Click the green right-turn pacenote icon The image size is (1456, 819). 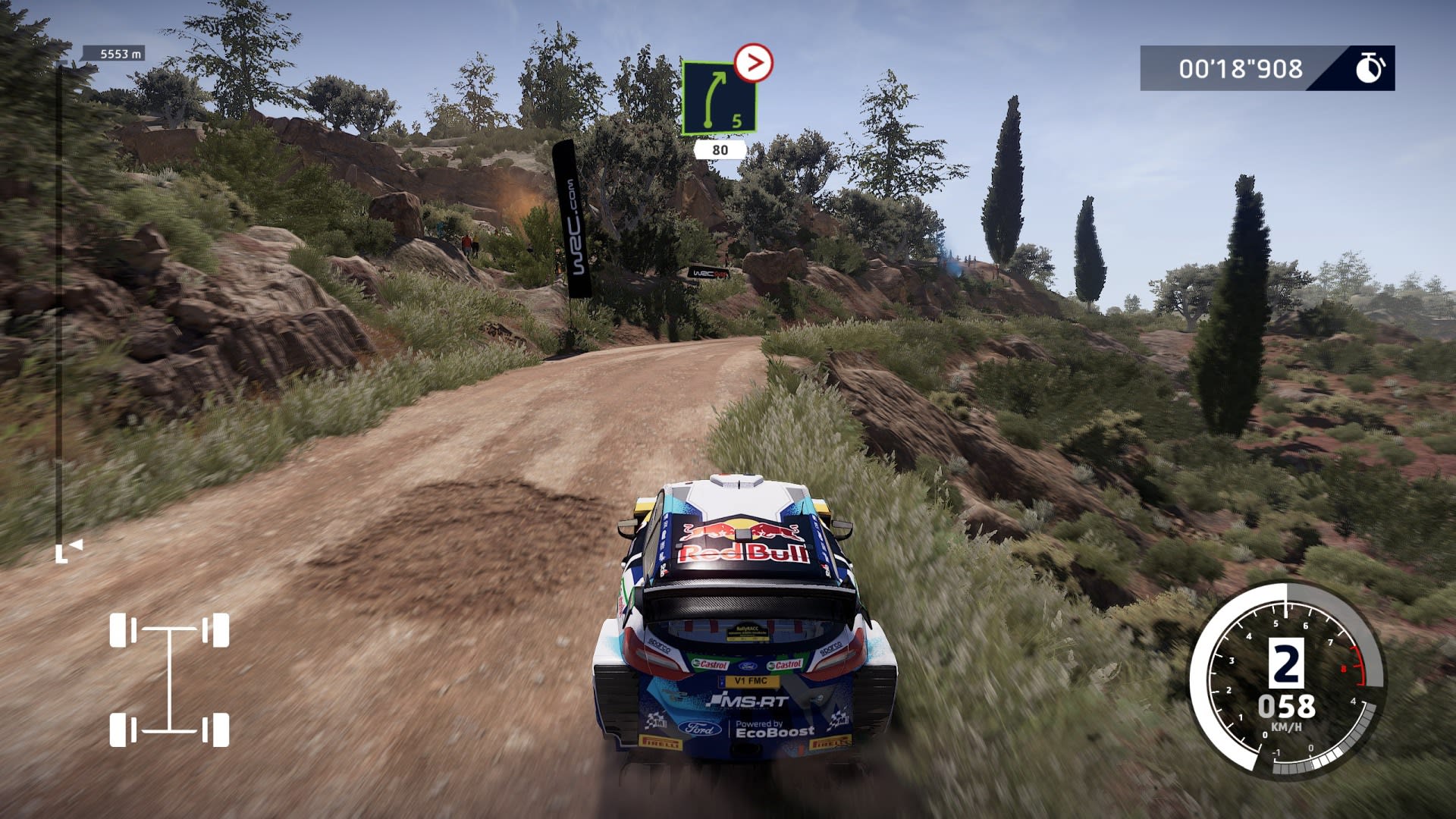point(718,99)
